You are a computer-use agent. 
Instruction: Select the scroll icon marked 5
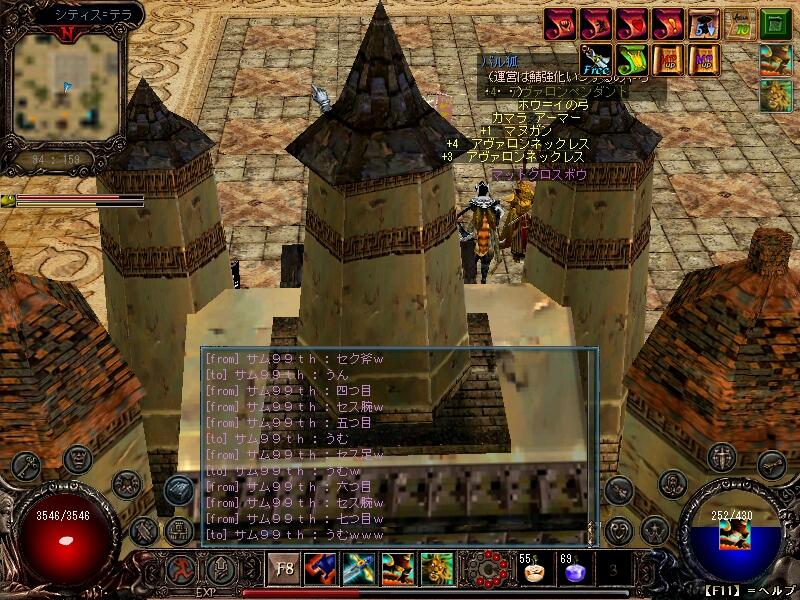(704, 23)
